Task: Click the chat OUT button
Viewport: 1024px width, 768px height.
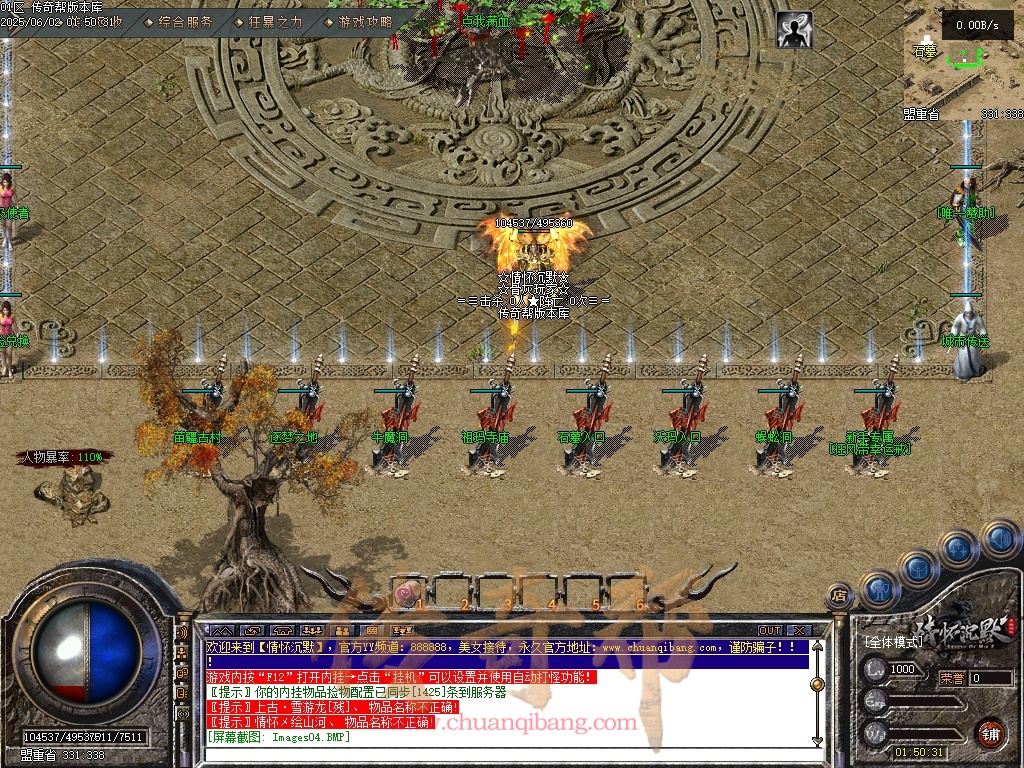Action: coord(769,630)
